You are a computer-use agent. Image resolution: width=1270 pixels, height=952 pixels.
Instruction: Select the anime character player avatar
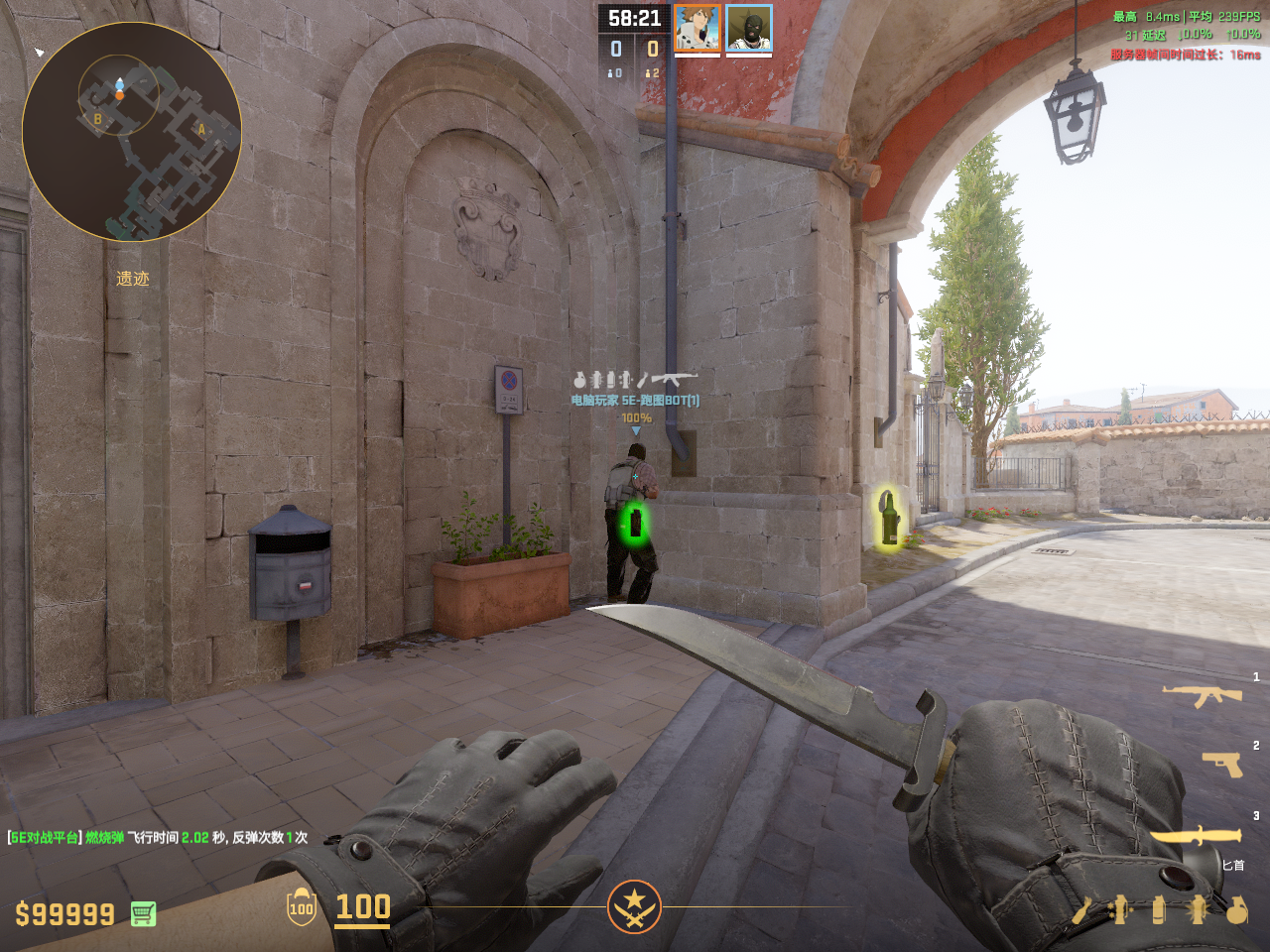(x=697, y=28)
